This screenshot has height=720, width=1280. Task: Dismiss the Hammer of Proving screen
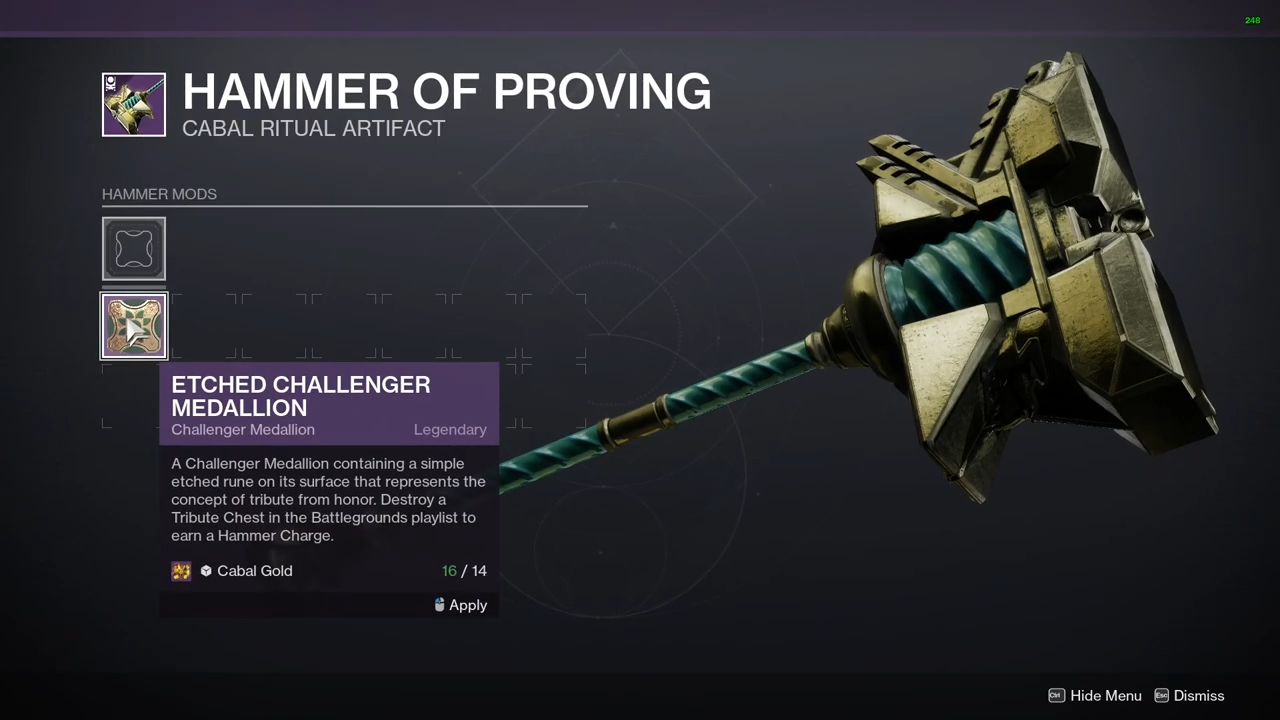1189,696
